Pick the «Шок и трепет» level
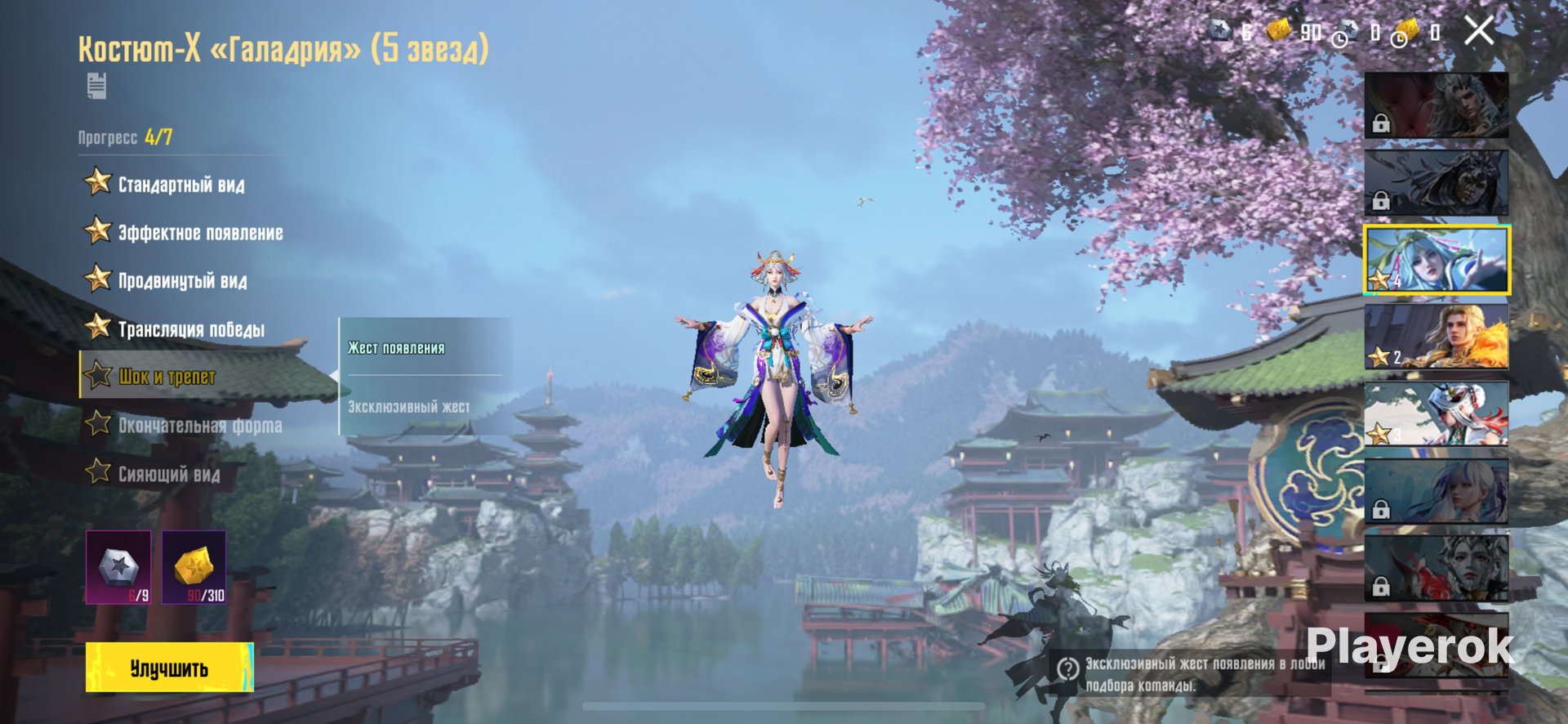The width and height of the screenshot is (1568, 724). click(x=167, y=377)
